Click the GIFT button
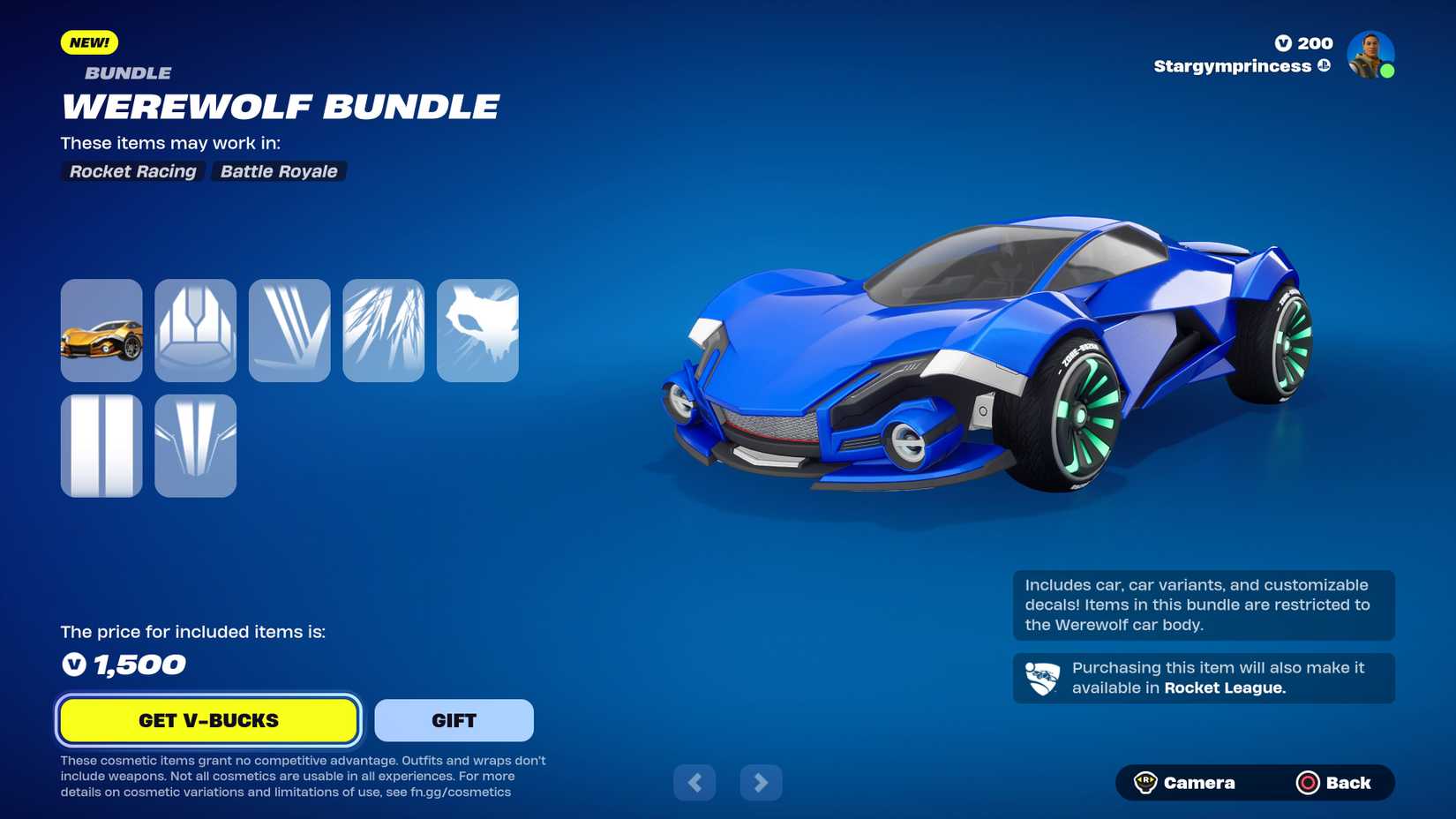This screenshot has height=819, width=1456. 454,720
